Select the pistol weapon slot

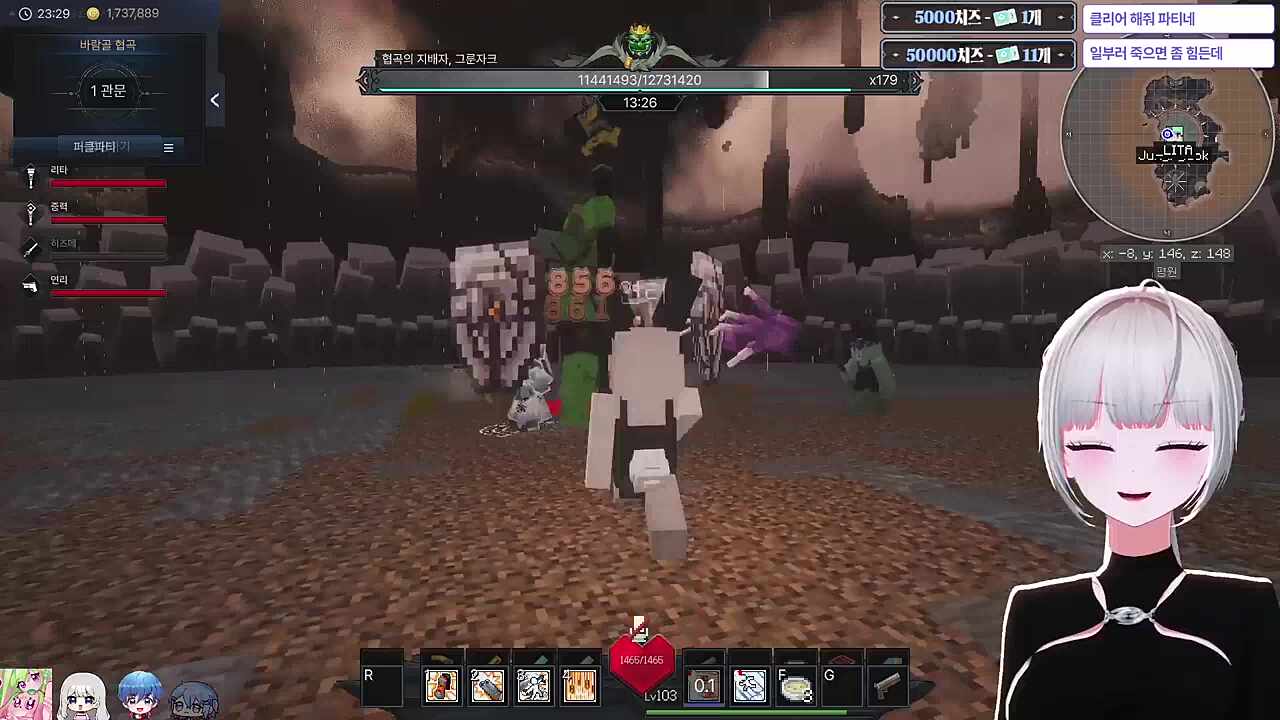click(x=887, y=685)
